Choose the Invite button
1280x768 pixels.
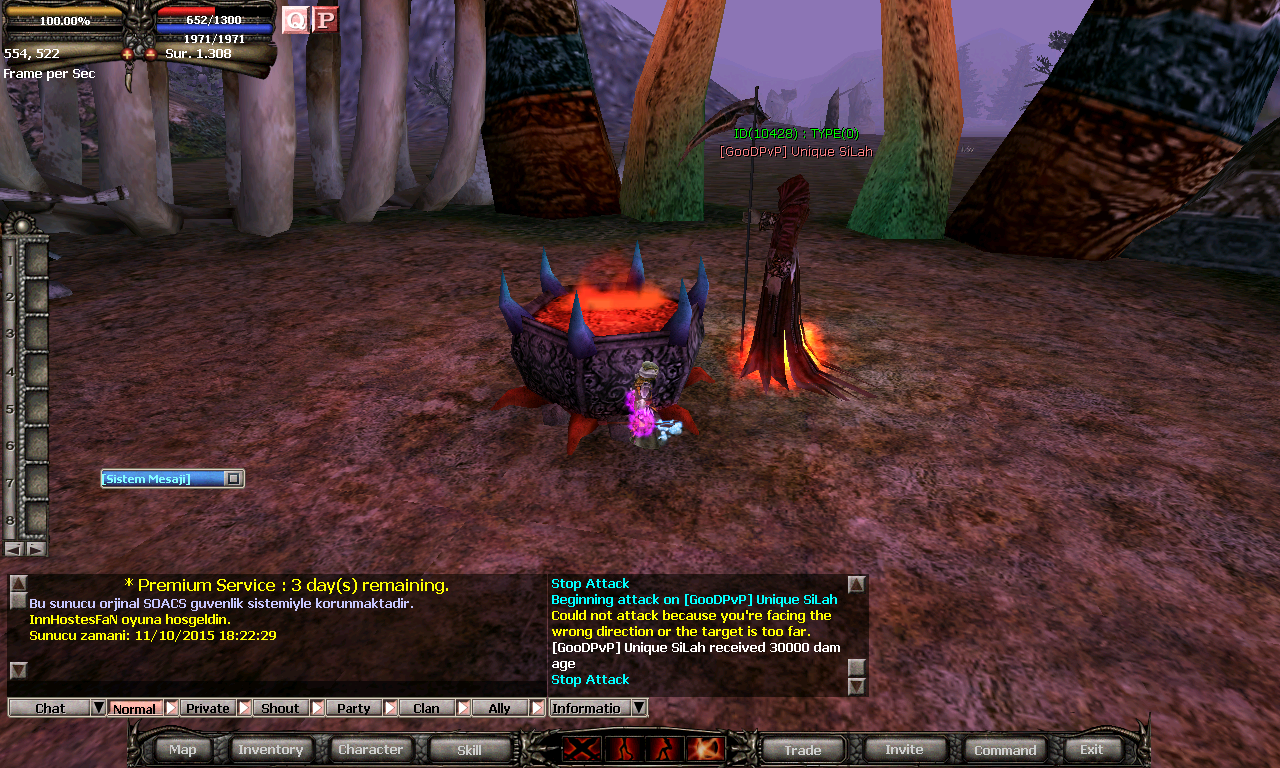[x=904, y=749]
